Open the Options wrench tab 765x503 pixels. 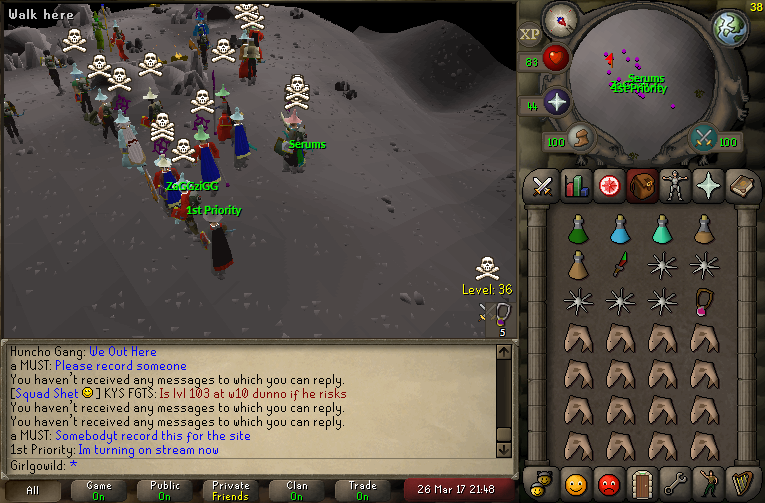point(674,482)
